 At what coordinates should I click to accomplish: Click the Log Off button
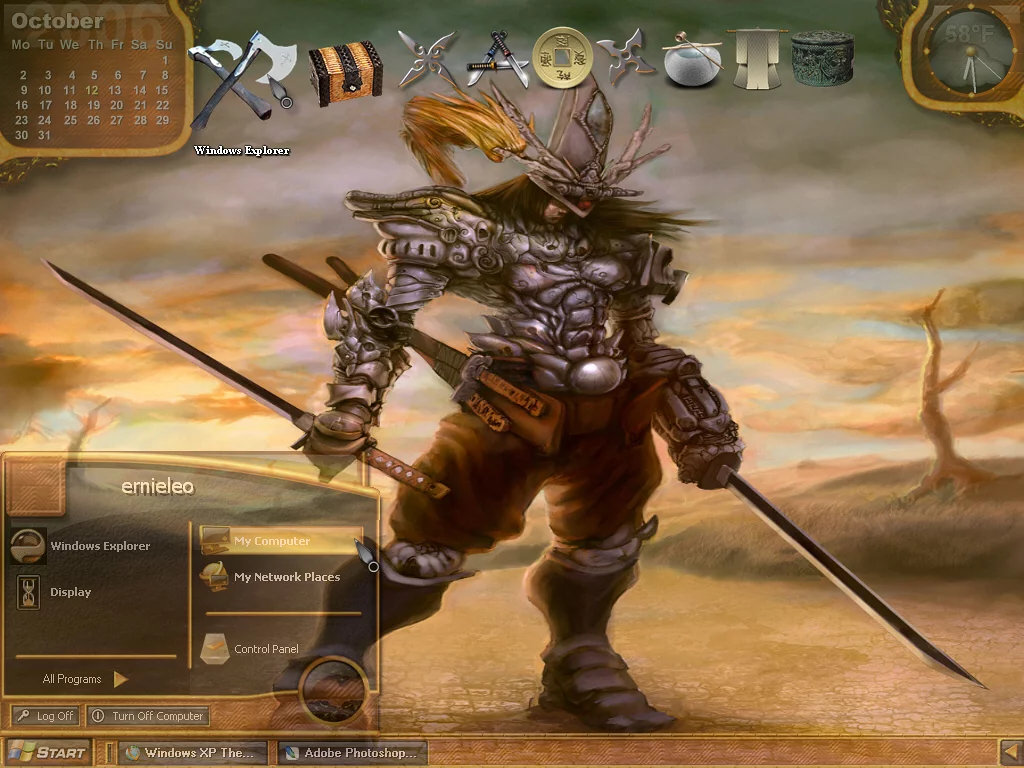[x=45, y=716]
